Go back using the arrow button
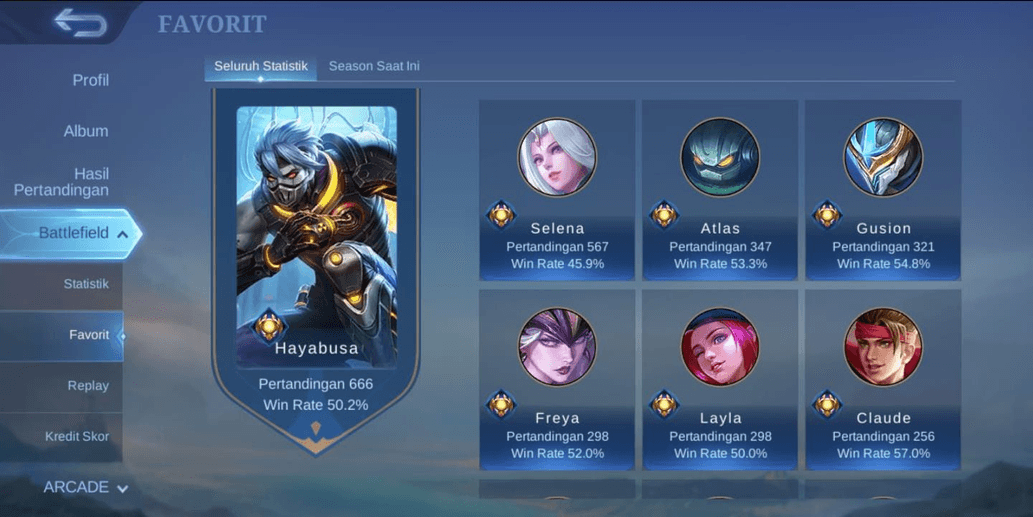1033x517 pixels. point(80,22)
